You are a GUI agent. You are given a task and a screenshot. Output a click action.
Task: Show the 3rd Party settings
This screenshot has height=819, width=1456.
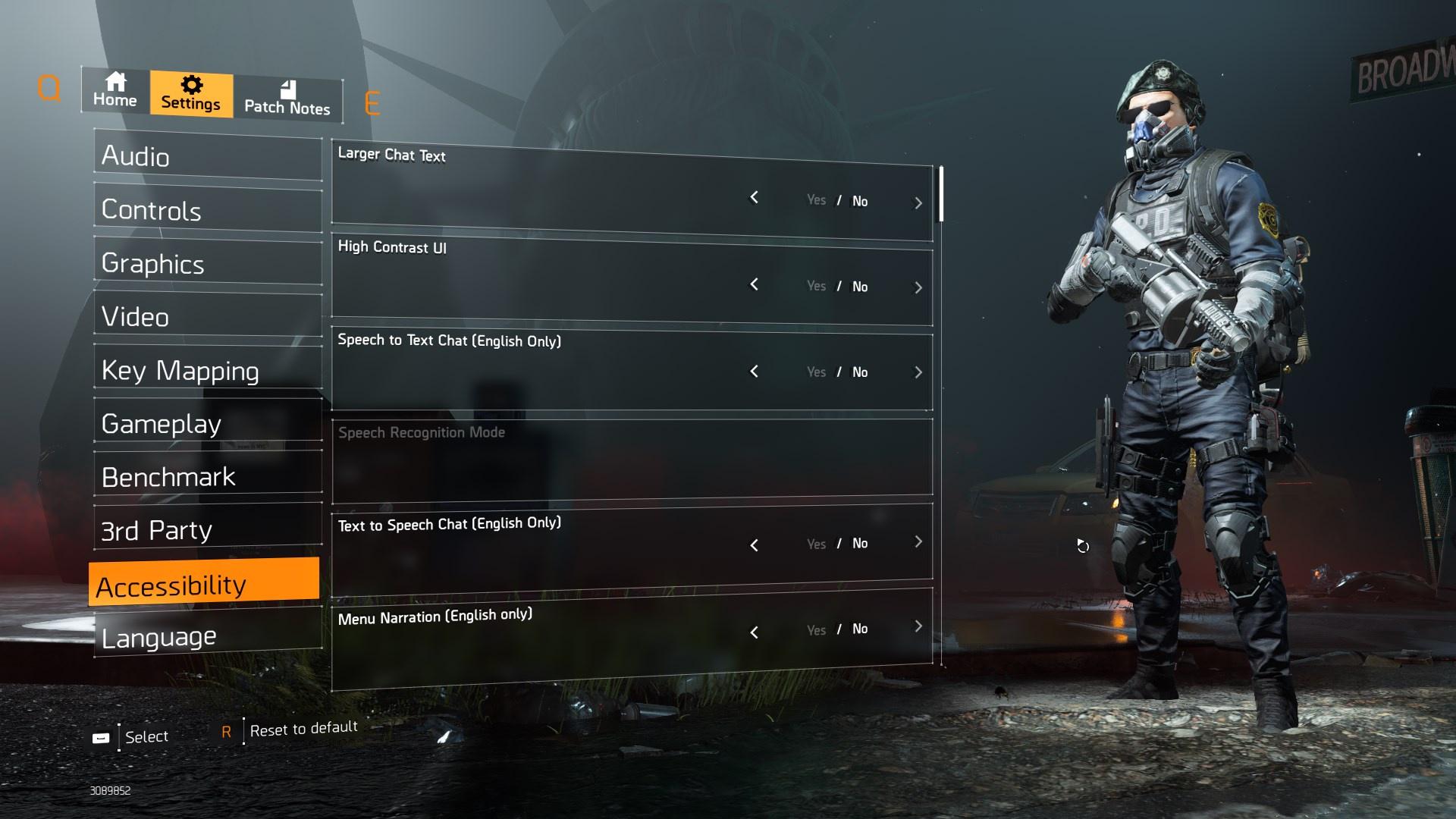[207, 530]
